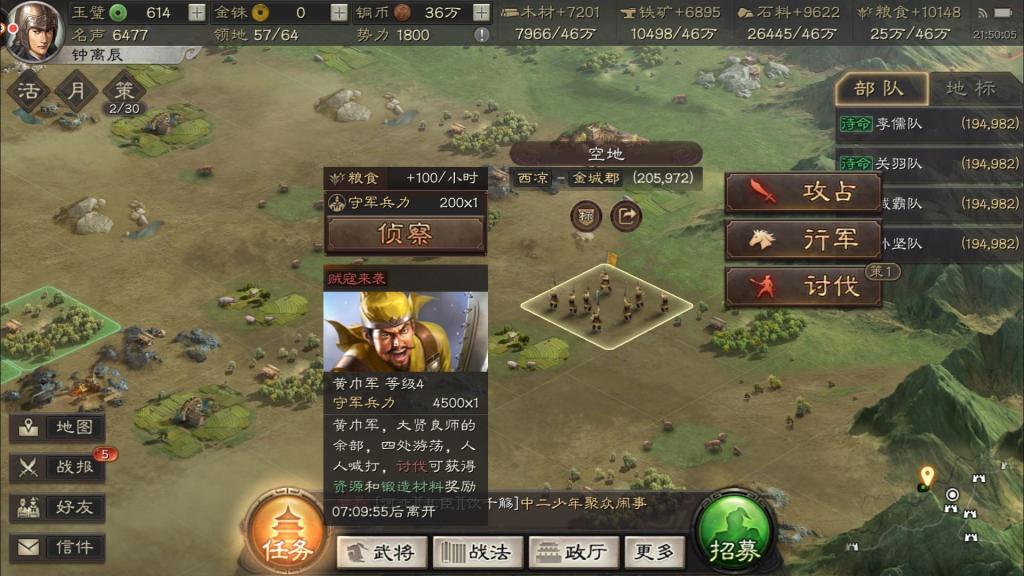
Task: Click the 标 marker icon under 空地
Action: [587, 215]
